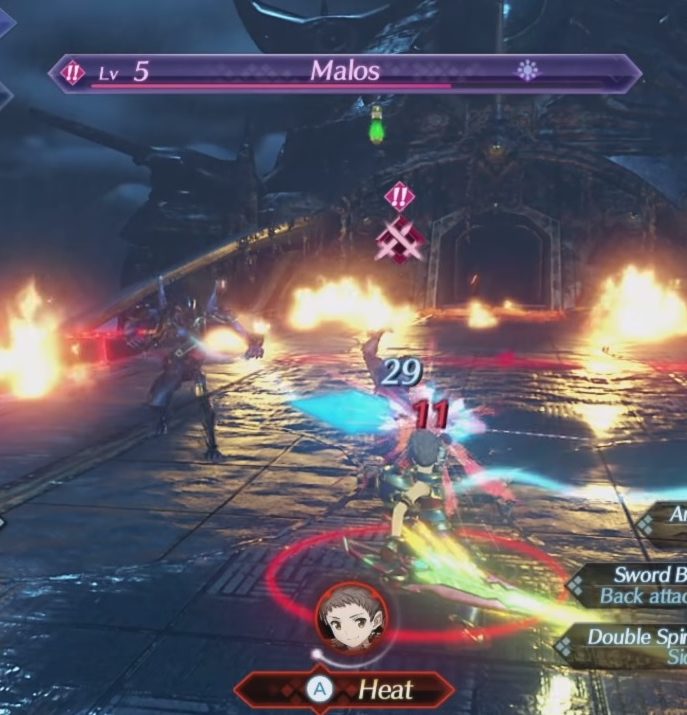Select the Malos enemy target nameplate
This screenshot has height=715, width=687.
[x=345, y=72]
